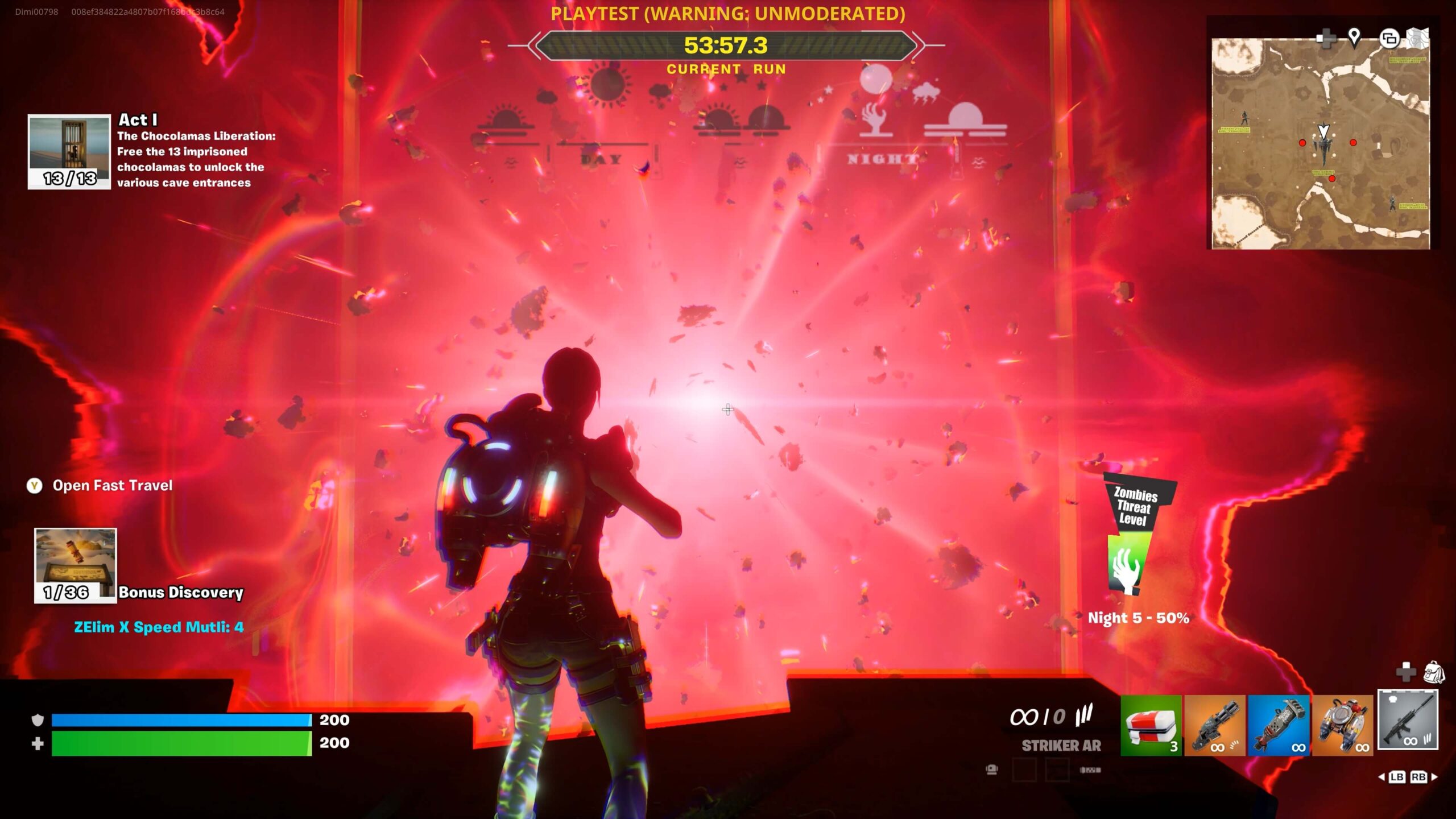Open the Act I chocolamas objective tracker
The height and width of the screenshot is (819, 1456).
coord(69,151)
